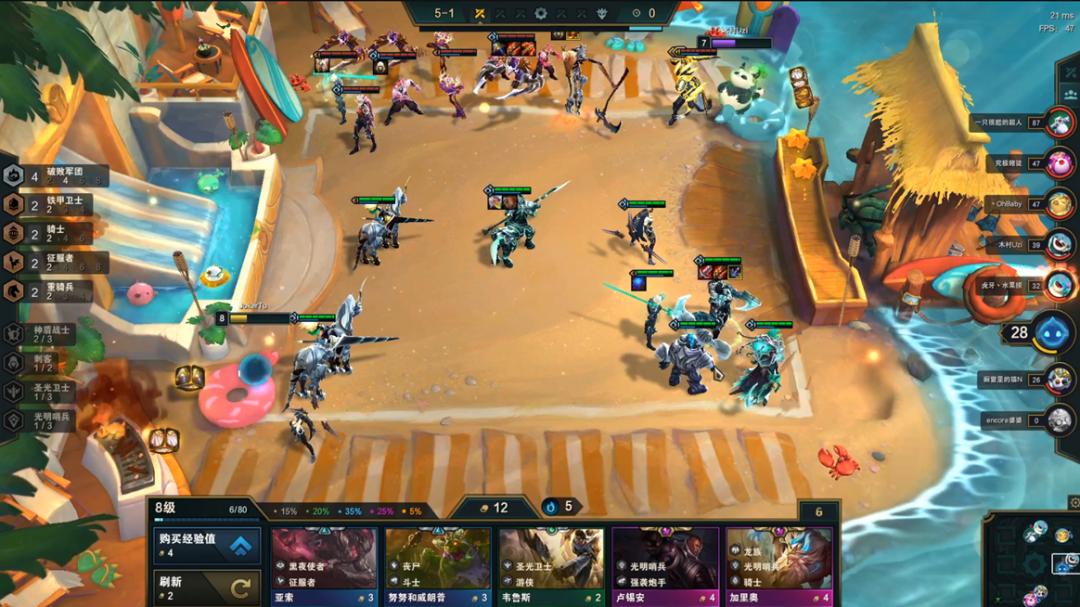Check the 重骑兵 trait entry
Screen dimensions: 1080x607
point(55,292)
